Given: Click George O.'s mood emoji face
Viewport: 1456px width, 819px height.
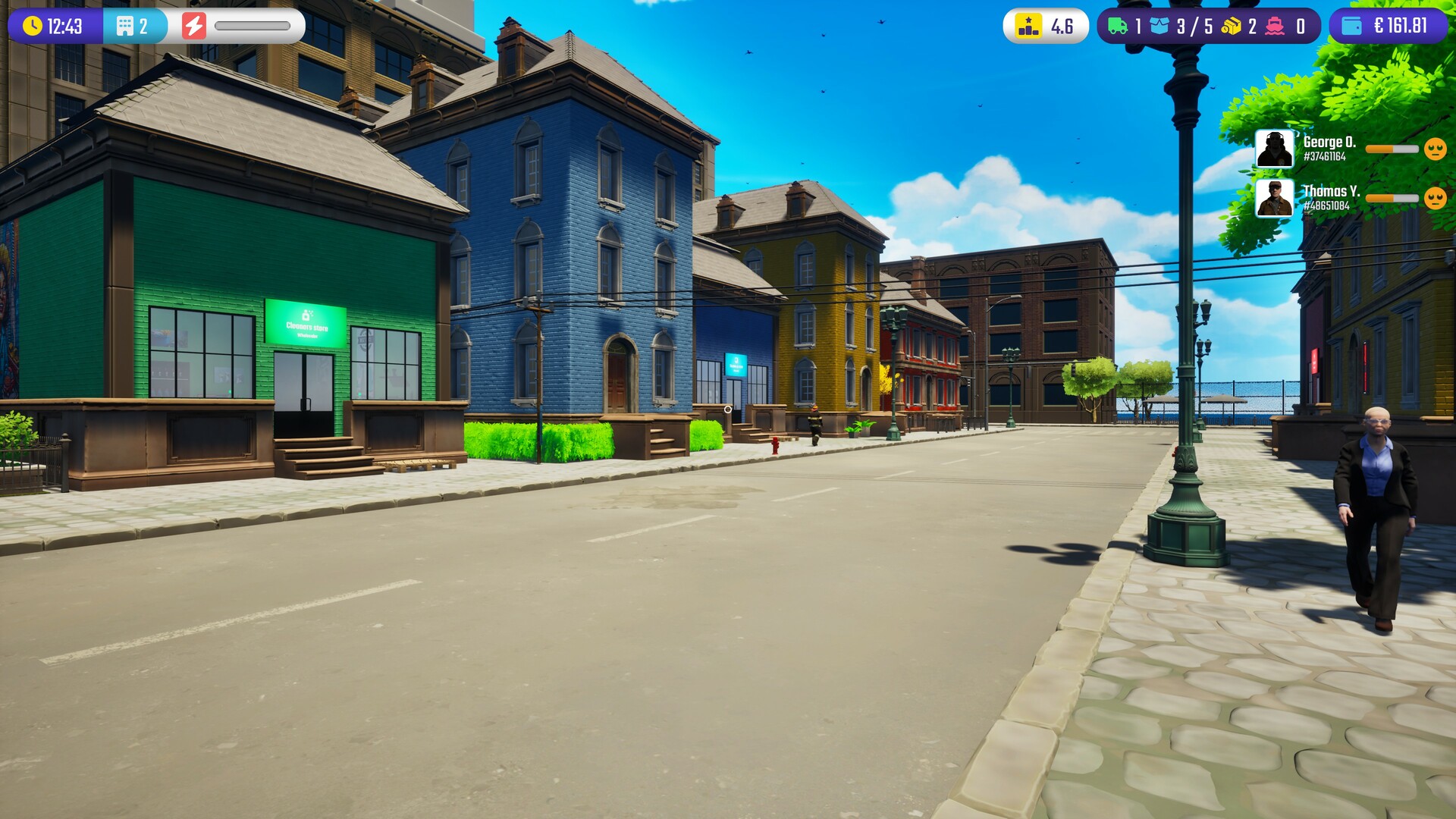Looking at the screenshot, I should [1436, 149].
